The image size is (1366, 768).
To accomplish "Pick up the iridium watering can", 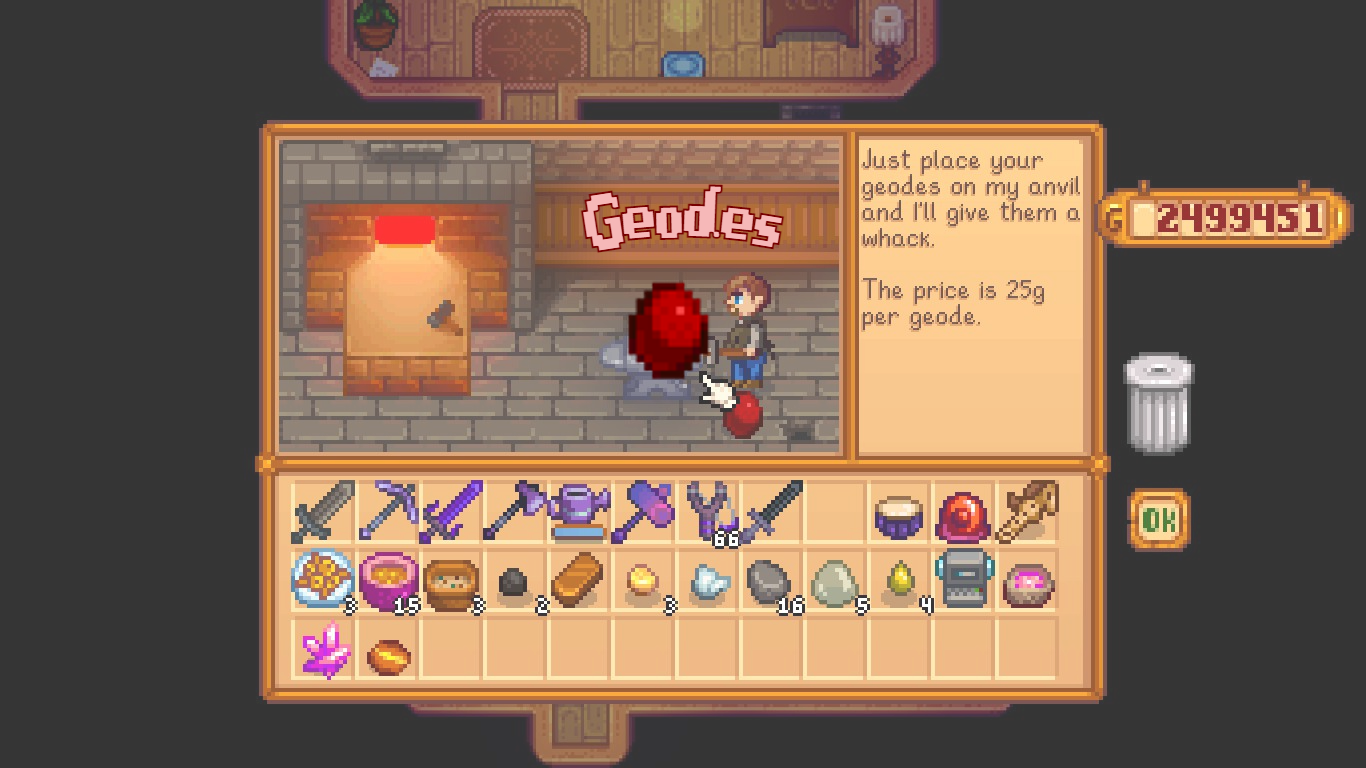I will tap(577, 510).
